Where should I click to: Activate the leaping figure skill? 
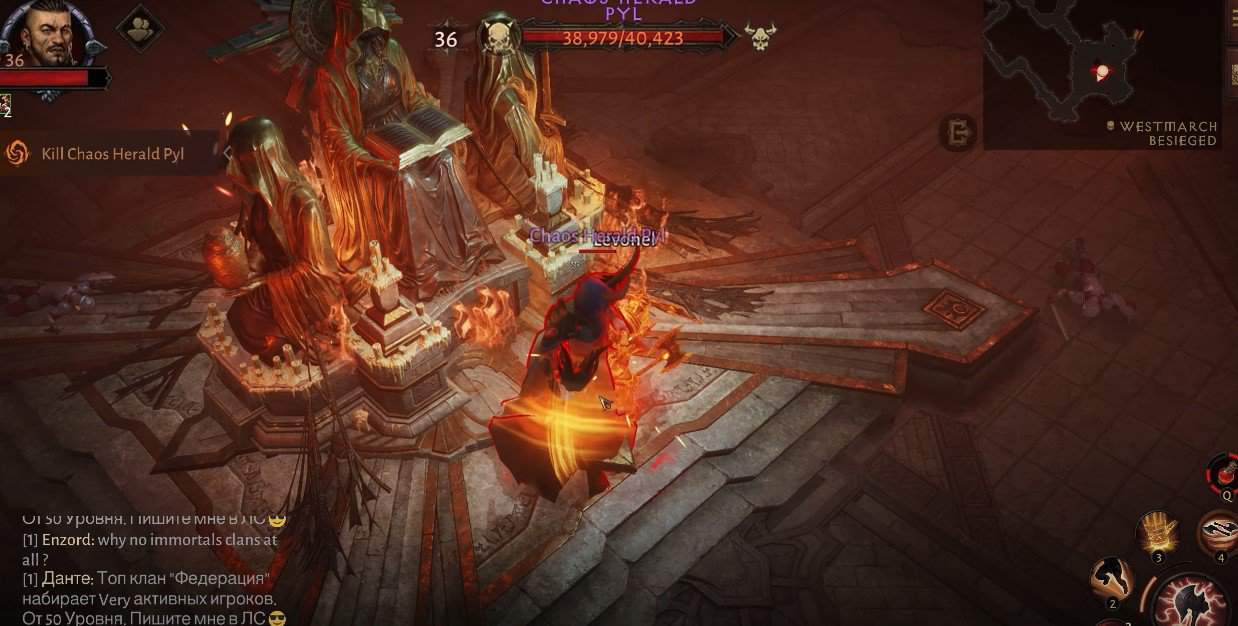click(1112, 578)
